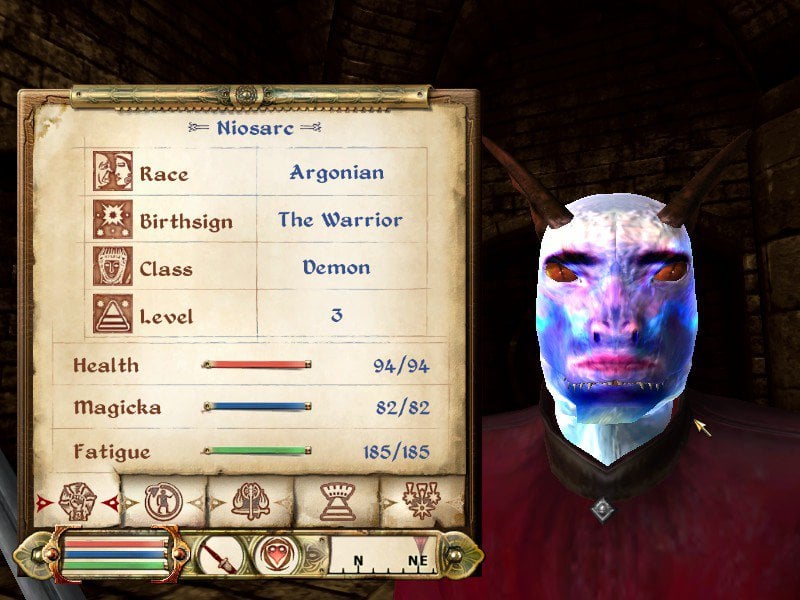800x600 pixels.
Task: Open the stats menu via the three-bar button
Action: tap(114, 553)
